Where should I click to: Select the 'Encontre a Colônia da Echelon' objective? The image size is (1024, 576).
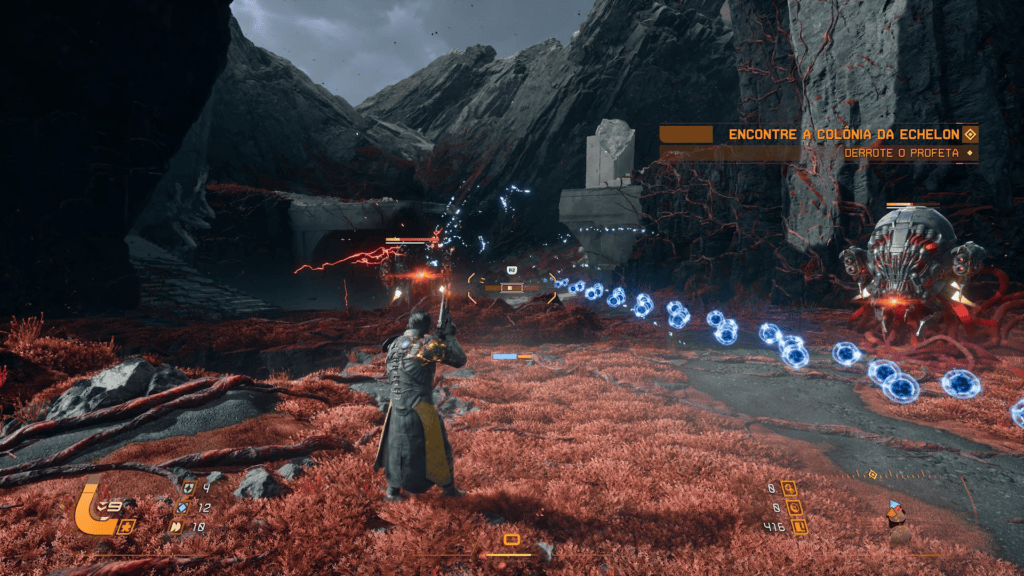coord(838,134)
